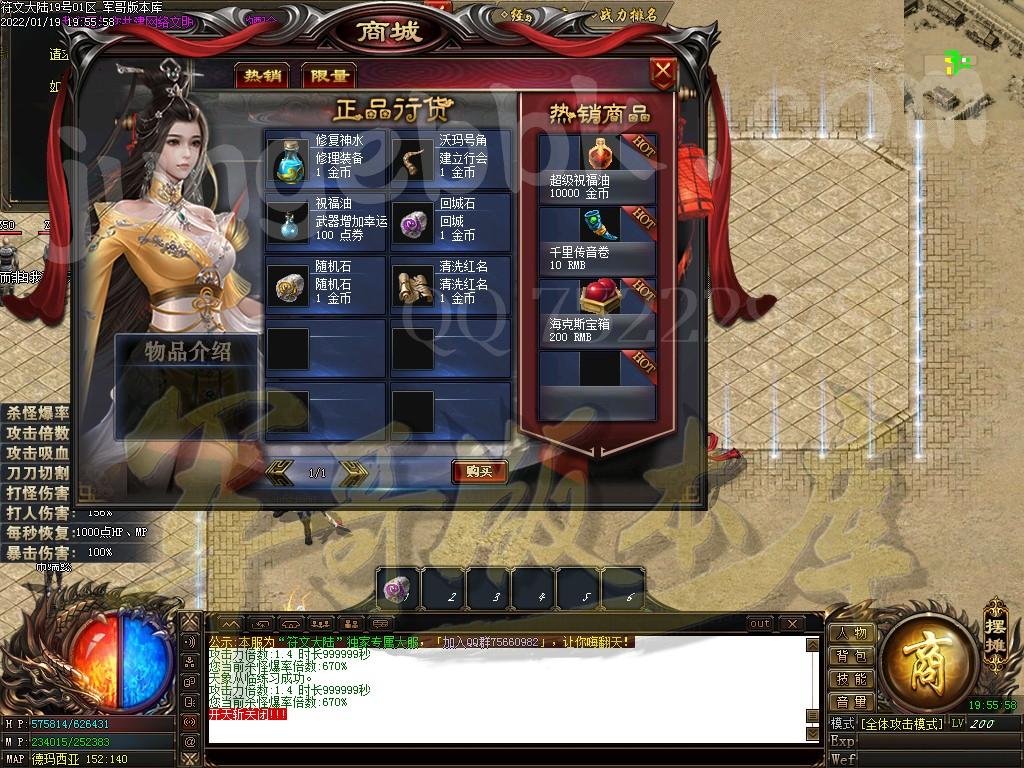Screen dimensions: 1024x768
Task: Select the 修复神水 repair potion item
Action: tap(290, 161)
